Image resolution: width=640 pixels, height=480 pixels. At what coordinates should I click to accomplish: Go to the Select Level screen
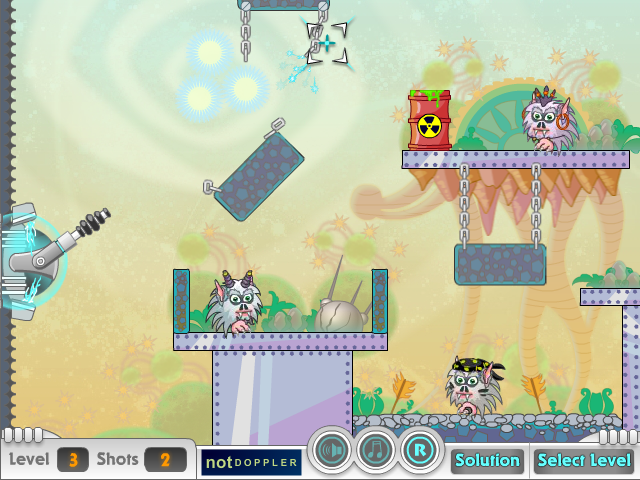(584, 461)
